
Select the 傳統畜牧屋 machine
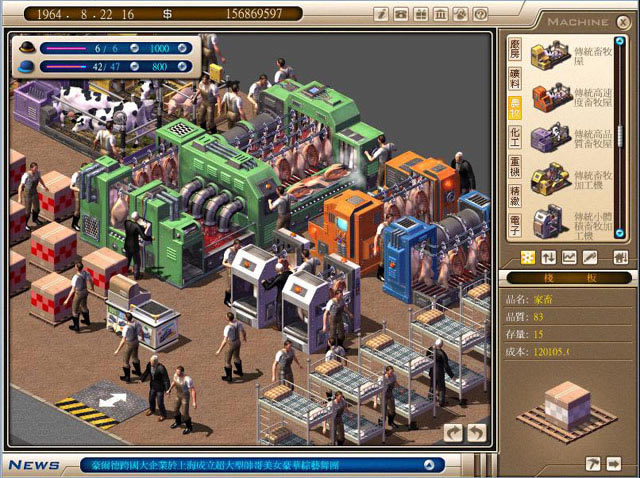(549, 55)
